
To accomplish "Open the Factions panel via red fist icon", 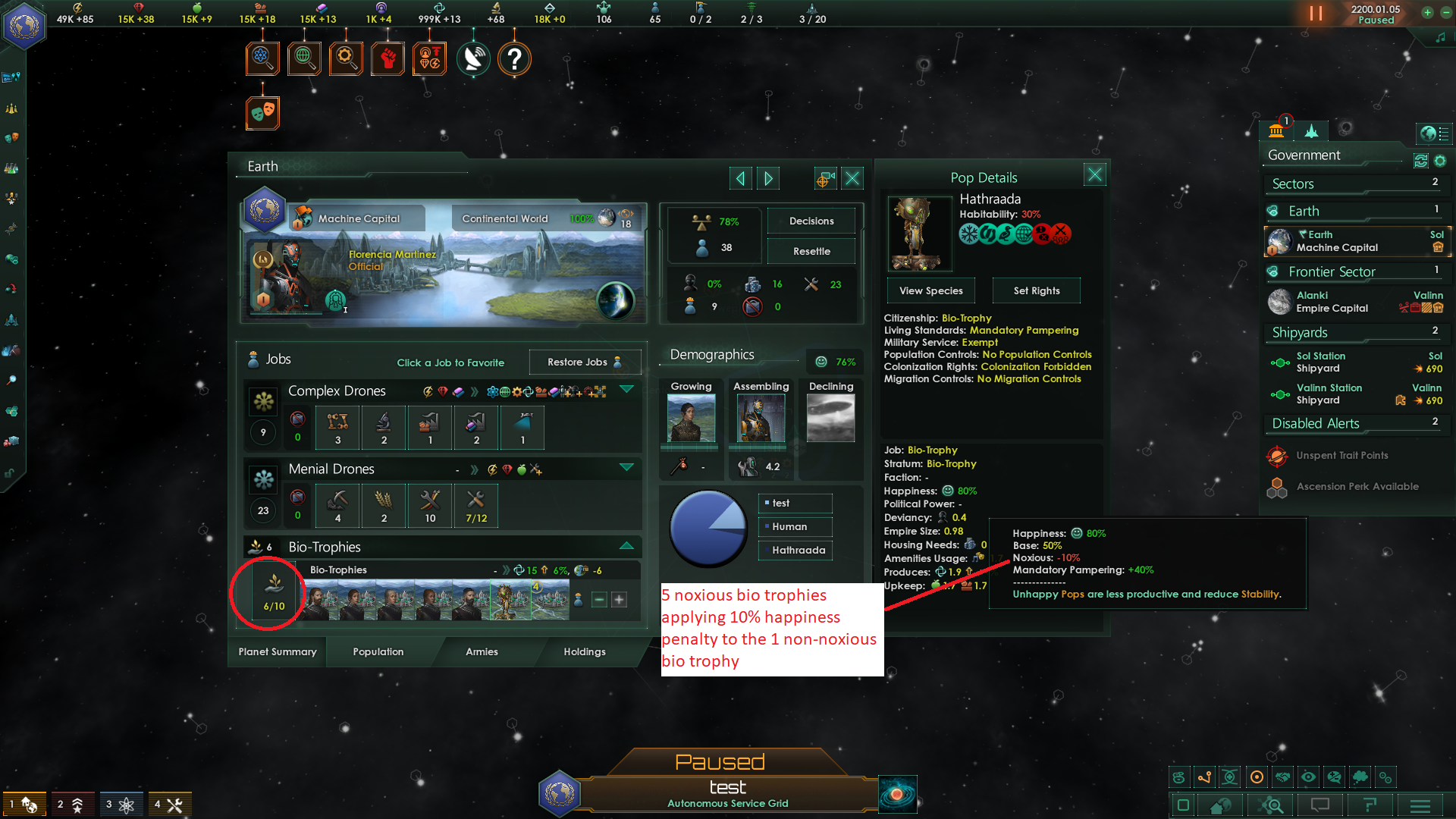I will pyautogui.click(x=388, y=58).
